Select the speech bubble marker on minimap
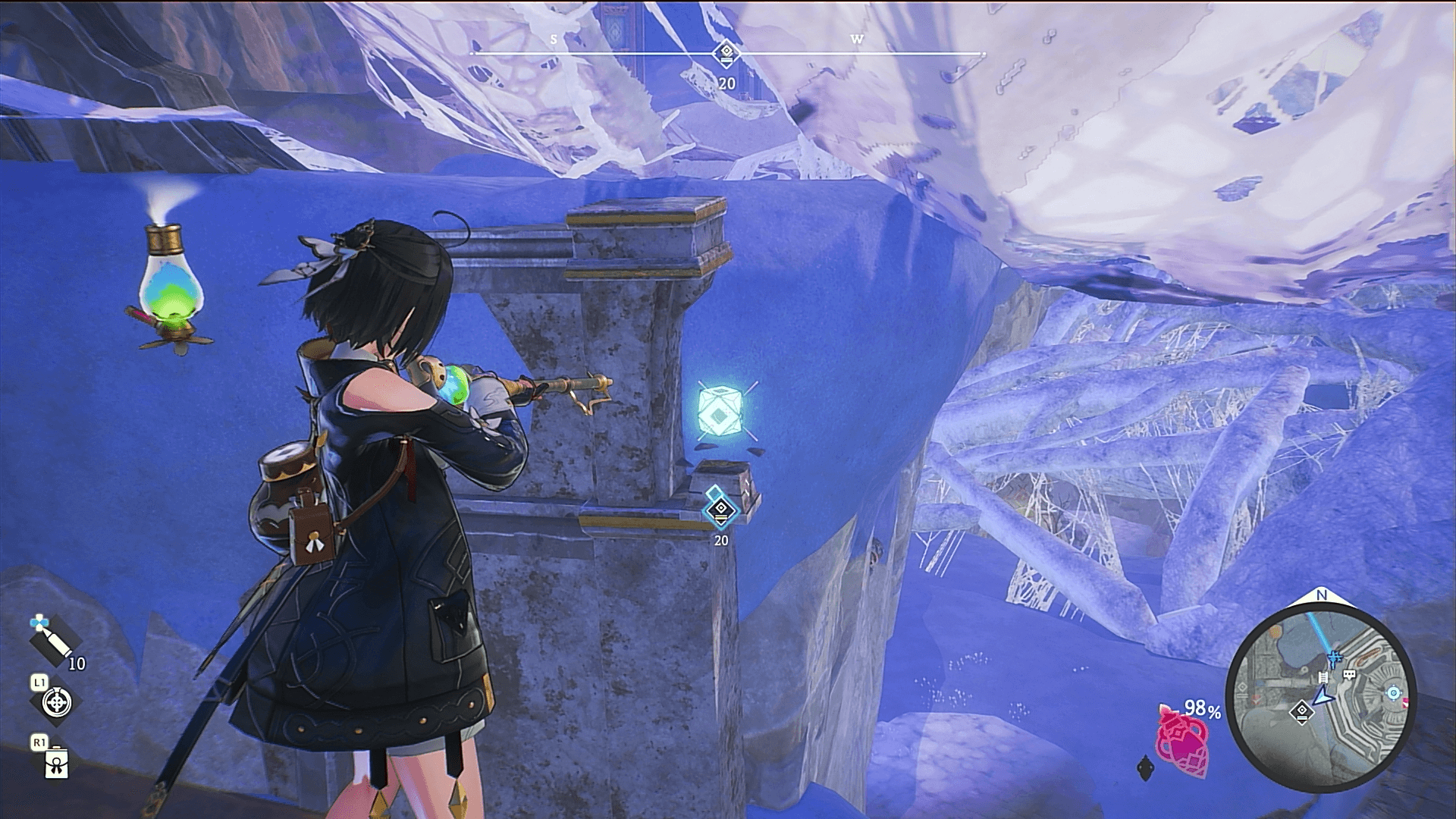The width and height of the screenshot is (1456, 819). [x=1348, y=674]
